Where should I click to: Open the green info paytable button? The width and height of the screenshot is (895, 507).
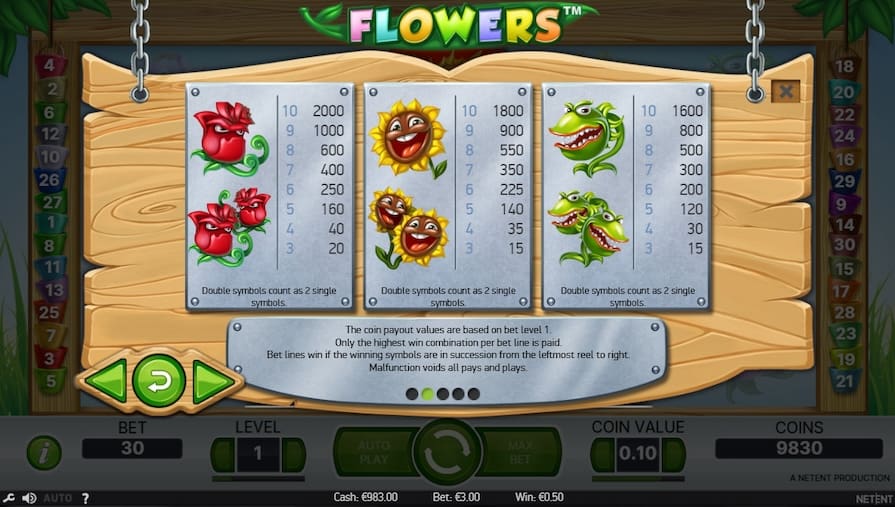pyautogui.click(x=43, y=452)
